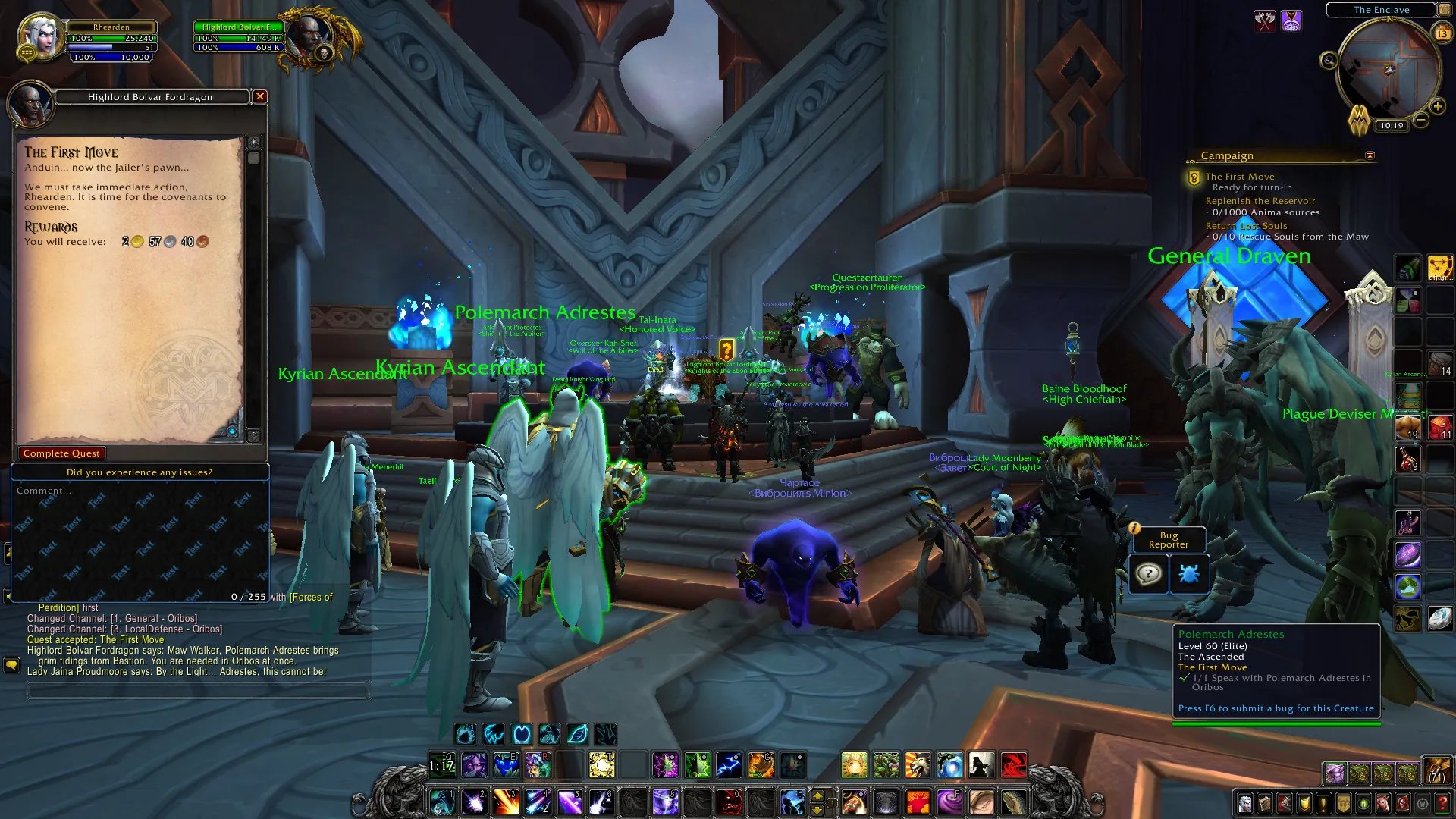Viewport: 1456px width, 819px height.
Task: Toggle the minimap tracking magnifier button
Action: point(1329,60)
